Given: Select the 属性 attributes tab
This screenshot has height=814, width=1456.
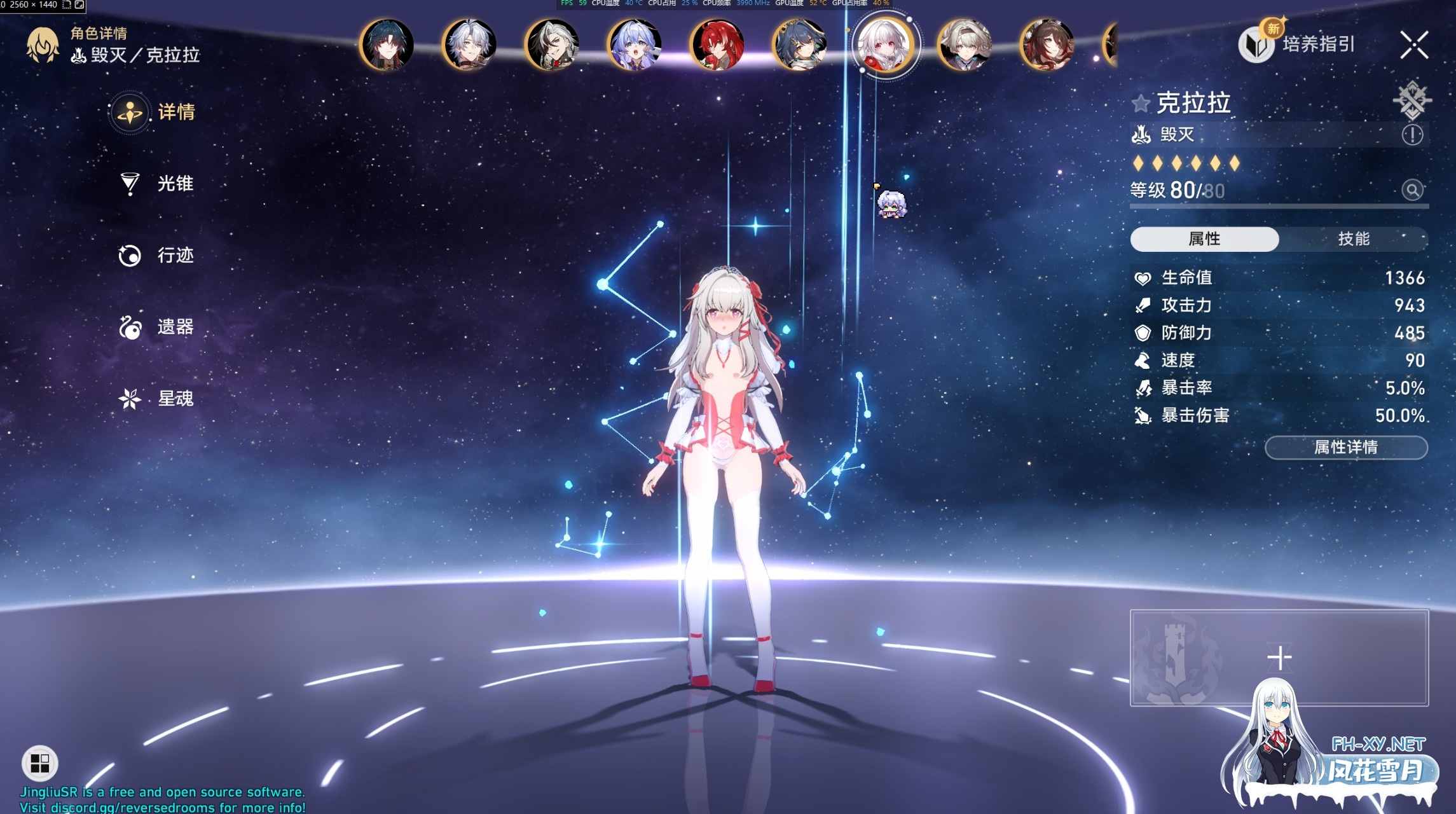Looking at the screenshot, I should [1203, 239].
